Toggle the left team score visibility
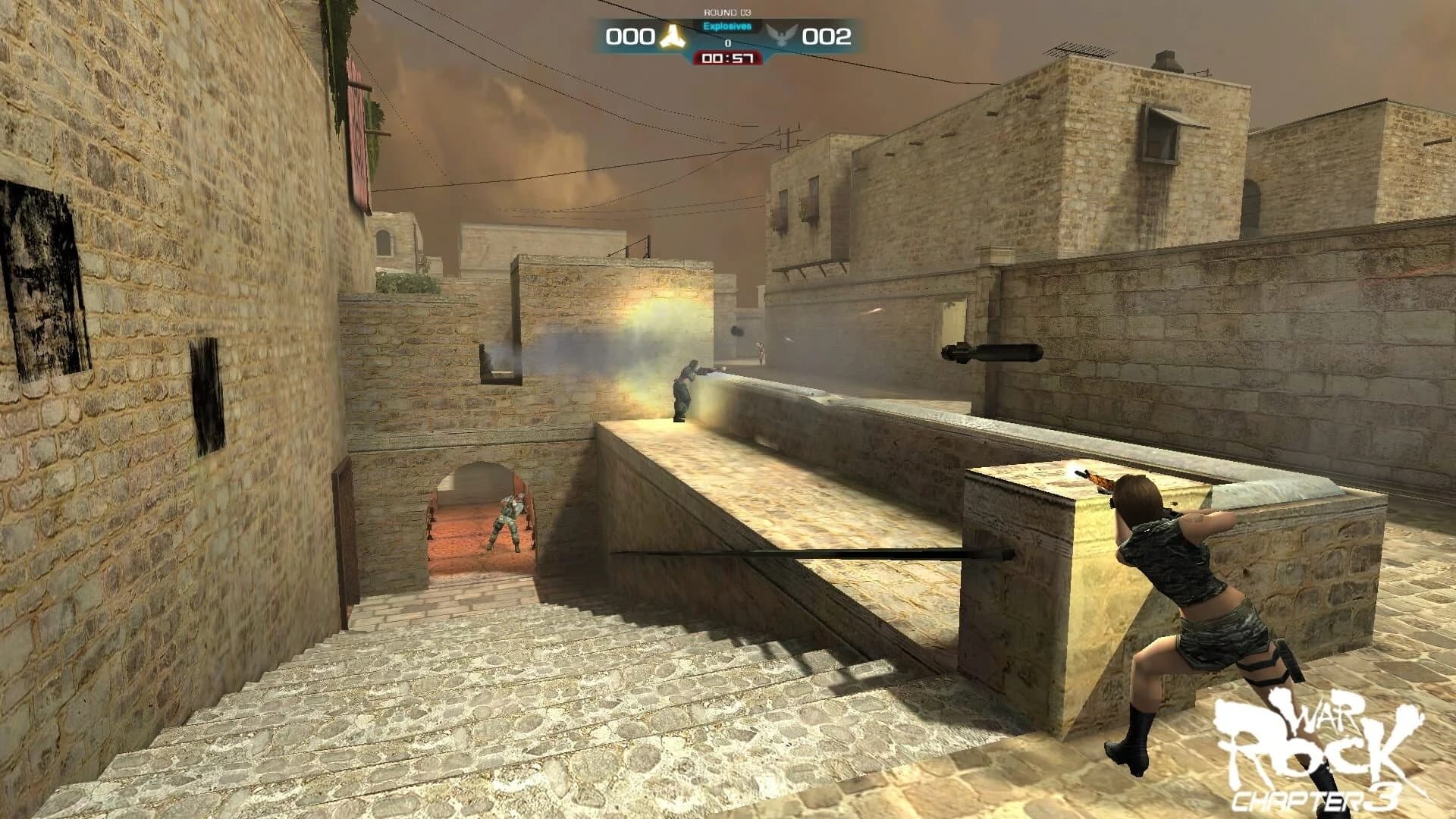The image size is (1456, 819). click(632, 36)
